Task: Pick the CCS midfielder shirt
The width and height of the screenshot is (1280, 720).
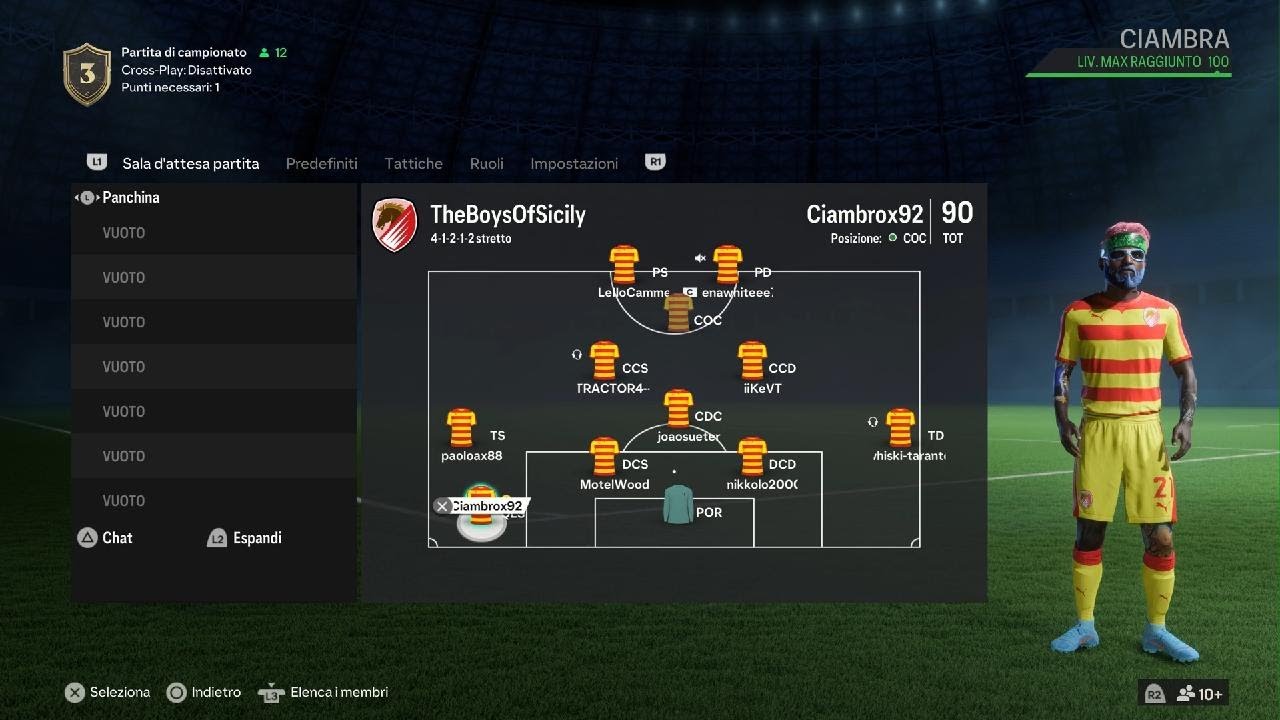Action: point(604,361)
